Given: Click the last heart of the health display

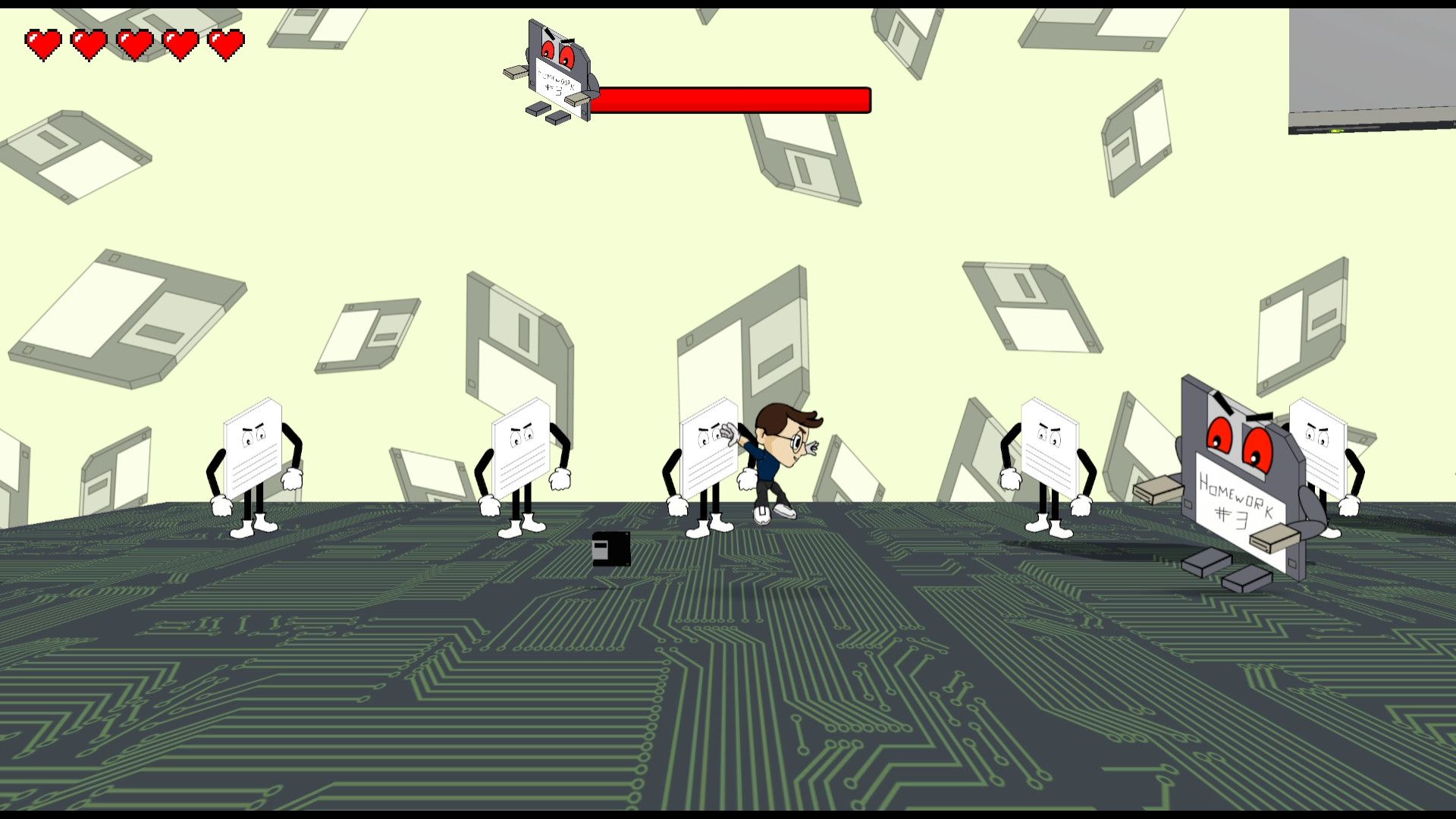Looking at the screenshot, I should (x=225, y=42).
